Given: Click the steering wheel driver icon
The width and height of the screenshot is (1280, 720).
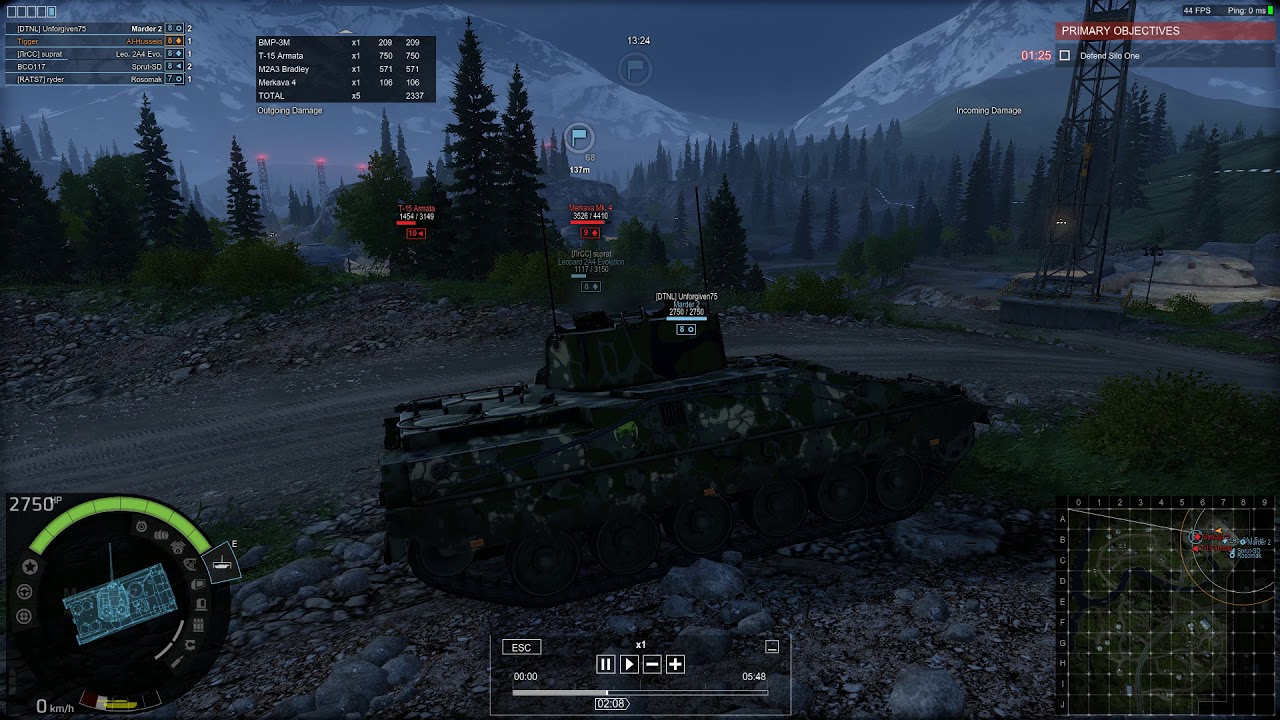Looking at the screenshot, I should click(24, 591).
